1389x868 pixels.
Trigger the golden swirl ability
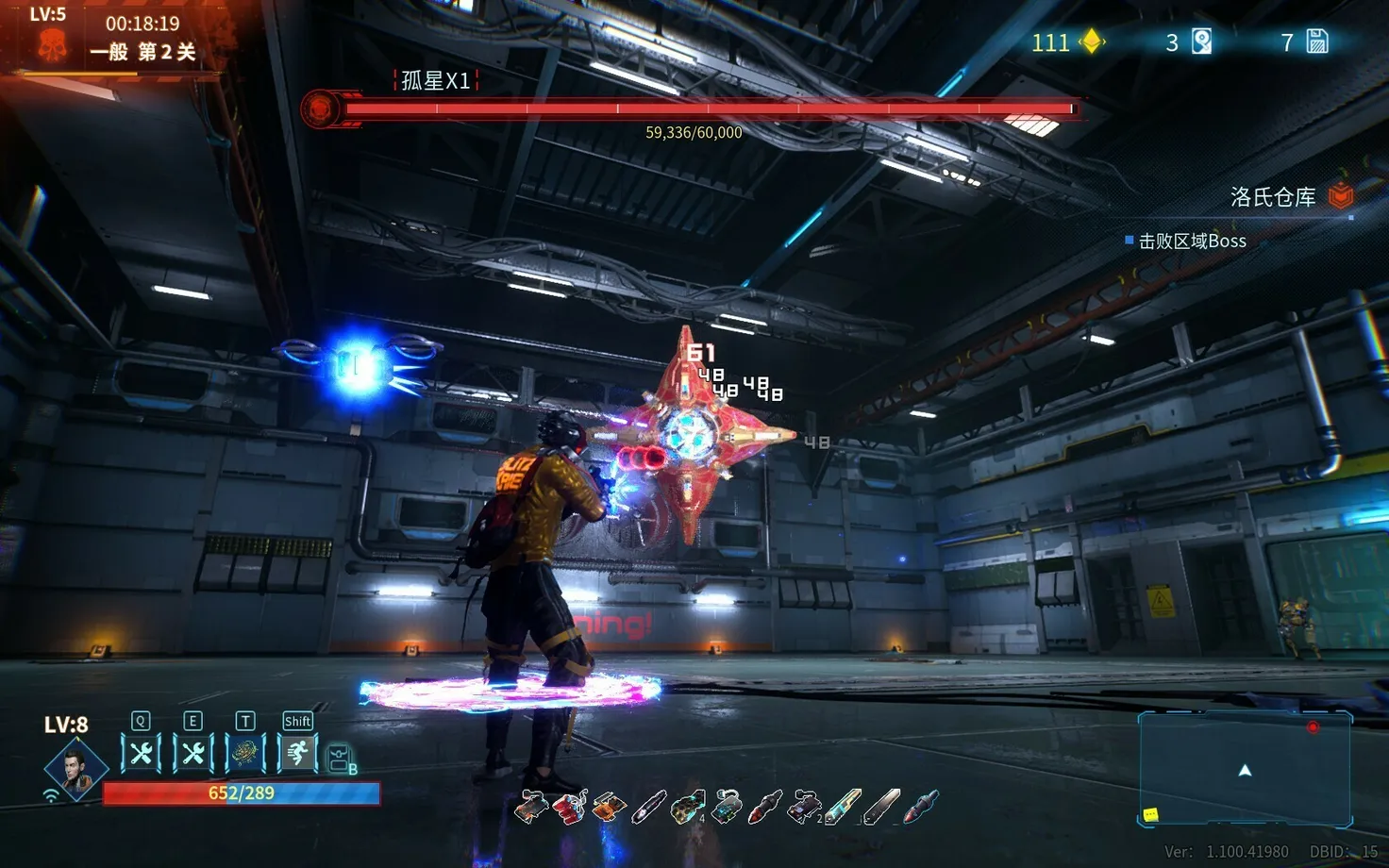click(x=245, y=753)
